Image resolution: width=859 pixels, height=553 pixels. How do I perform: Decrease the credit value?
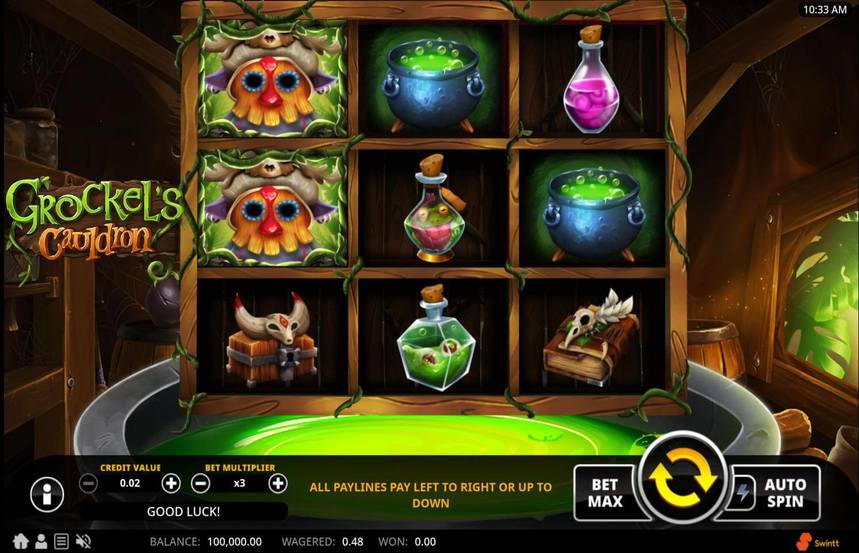88,484
